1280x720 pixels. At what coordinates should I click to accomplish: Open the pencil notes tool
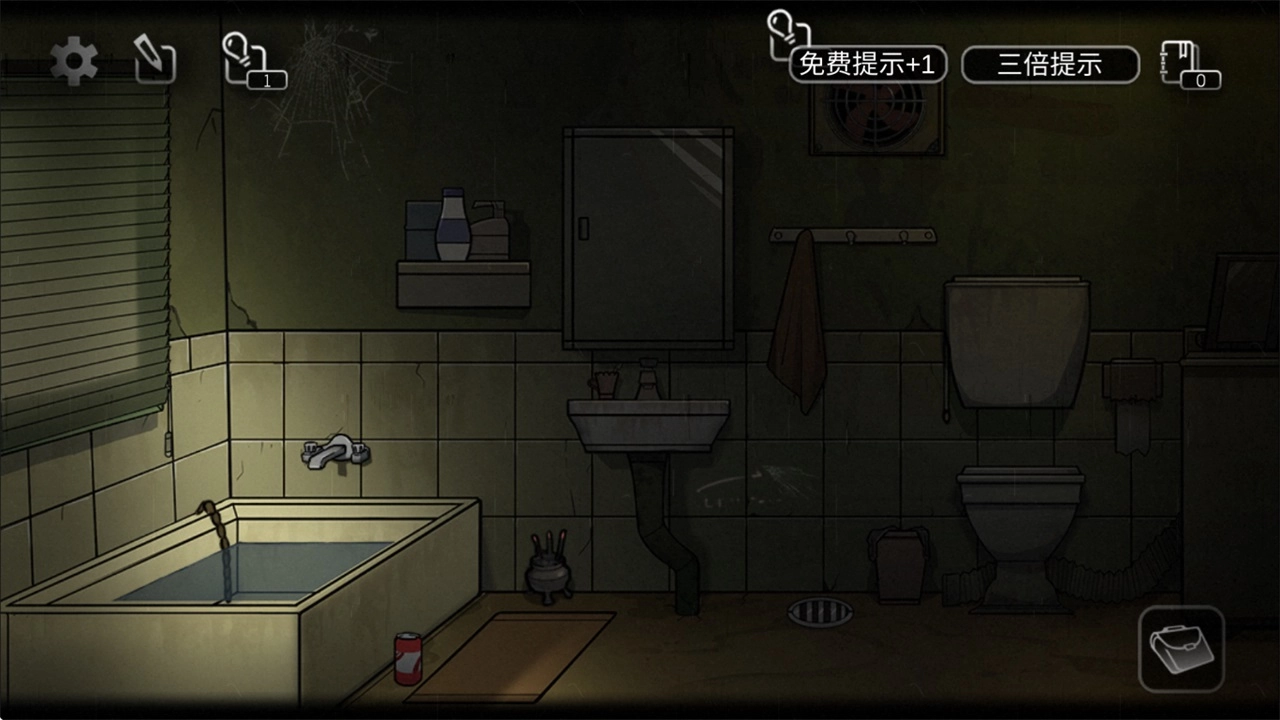155,60
